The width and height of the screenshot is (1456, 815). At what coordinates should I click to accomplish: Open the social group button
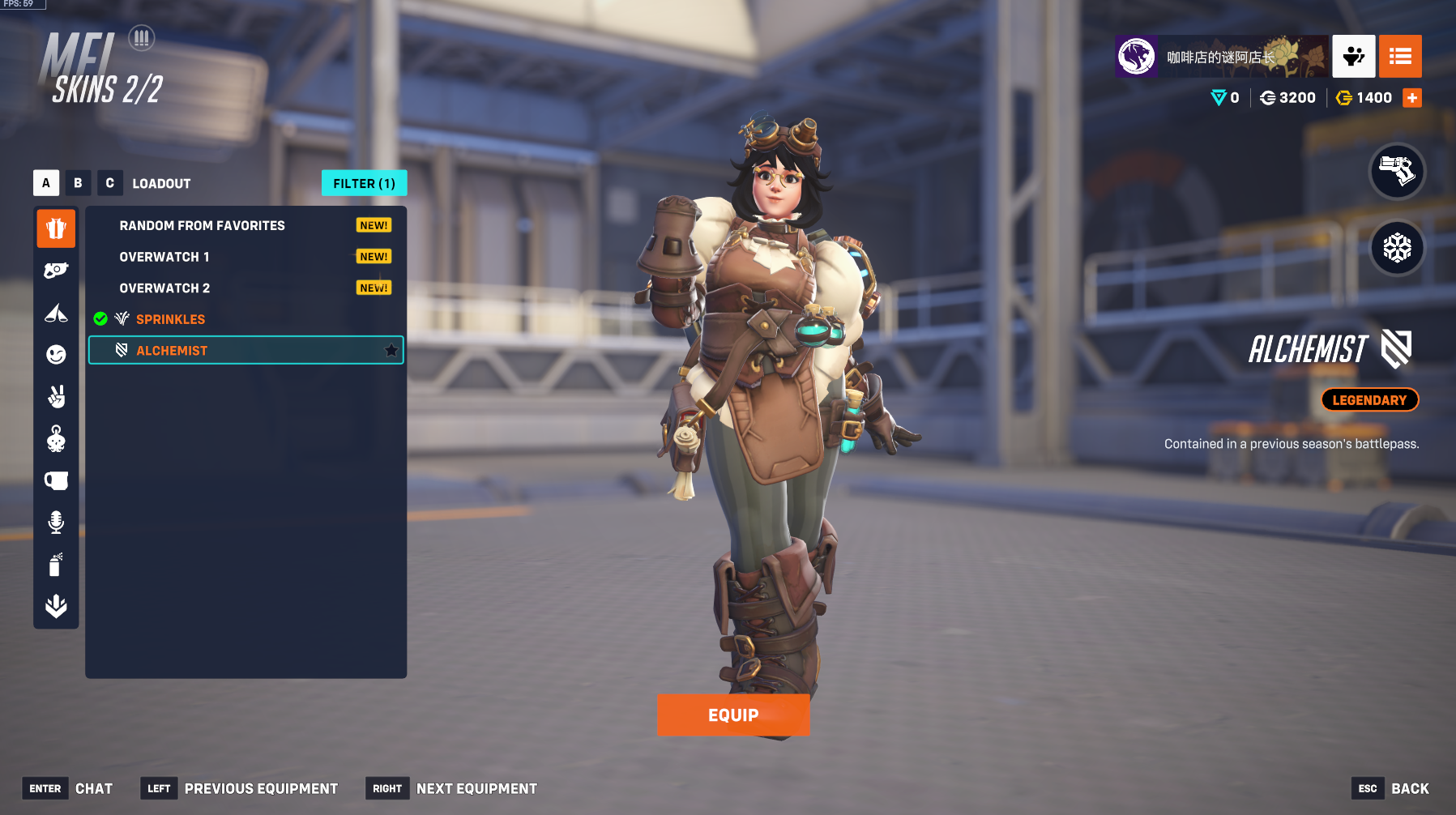click(x=1353, y=56)
